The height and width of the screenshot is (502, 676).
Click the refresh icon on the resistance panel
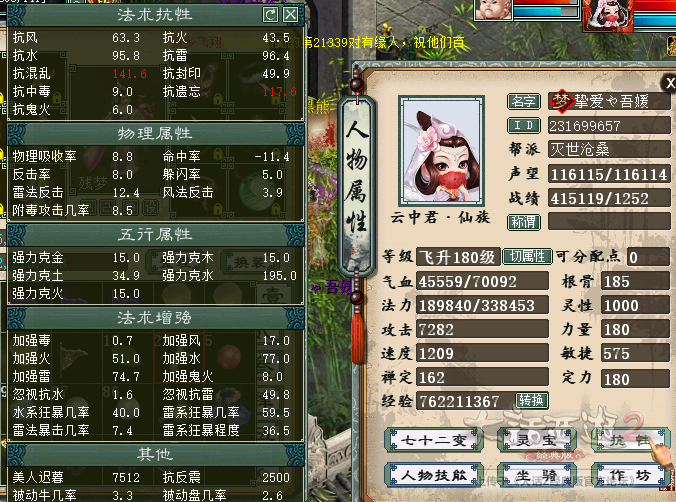click(x=270, y=15)
